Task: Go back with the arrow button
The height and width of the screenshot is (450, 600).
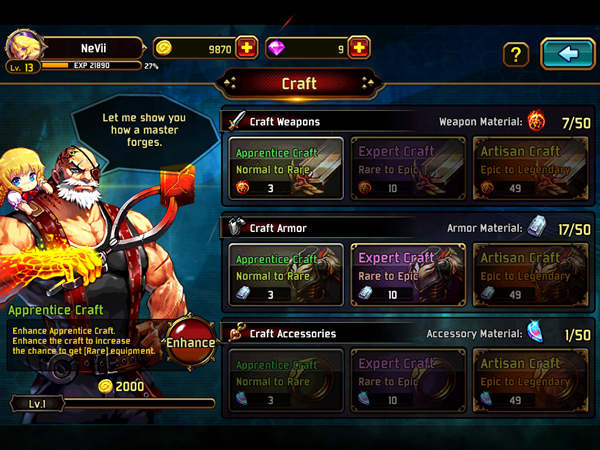Action: pos(567,53)
